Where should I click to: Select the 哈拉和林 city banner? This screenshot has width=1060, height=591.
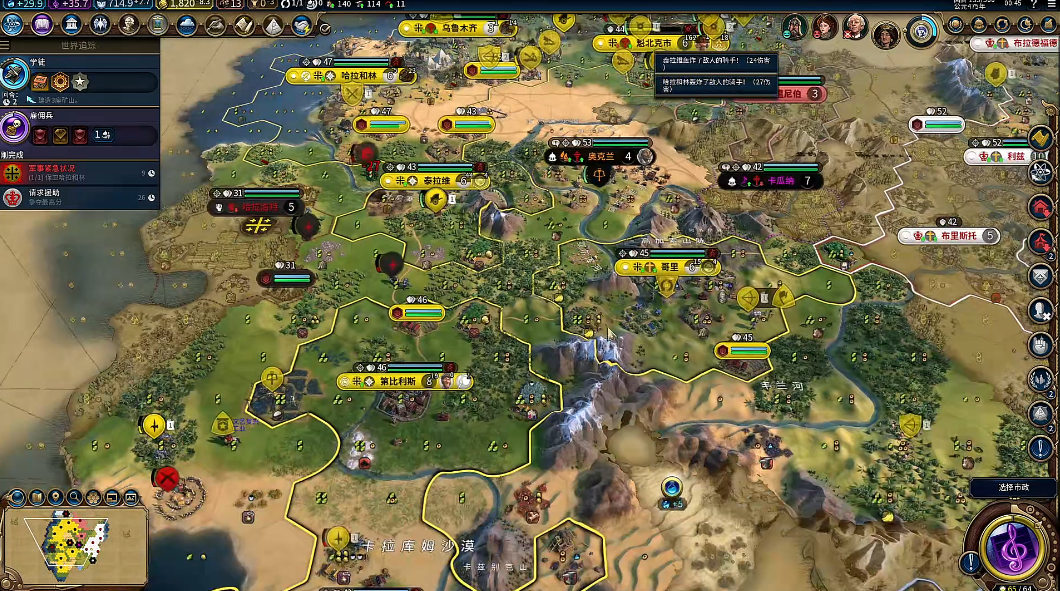358,76
